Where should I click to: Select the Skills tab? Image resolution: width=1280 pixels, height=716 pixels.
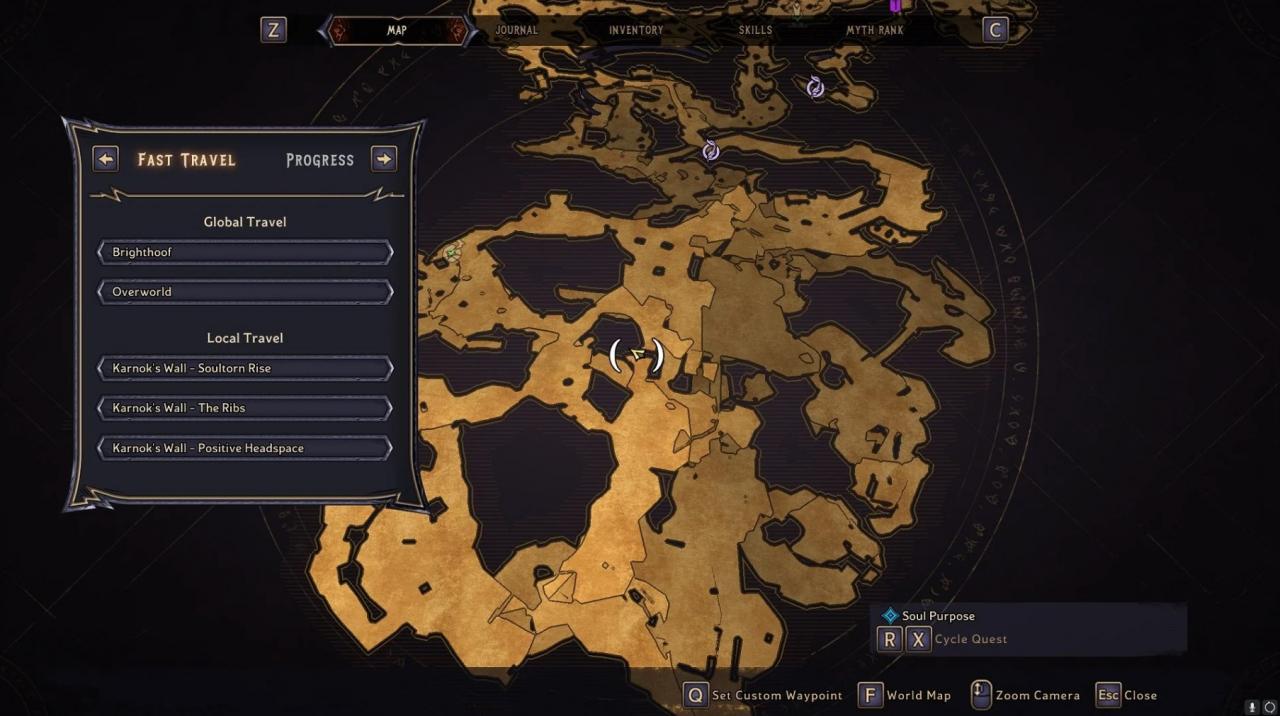coord(755,30)
